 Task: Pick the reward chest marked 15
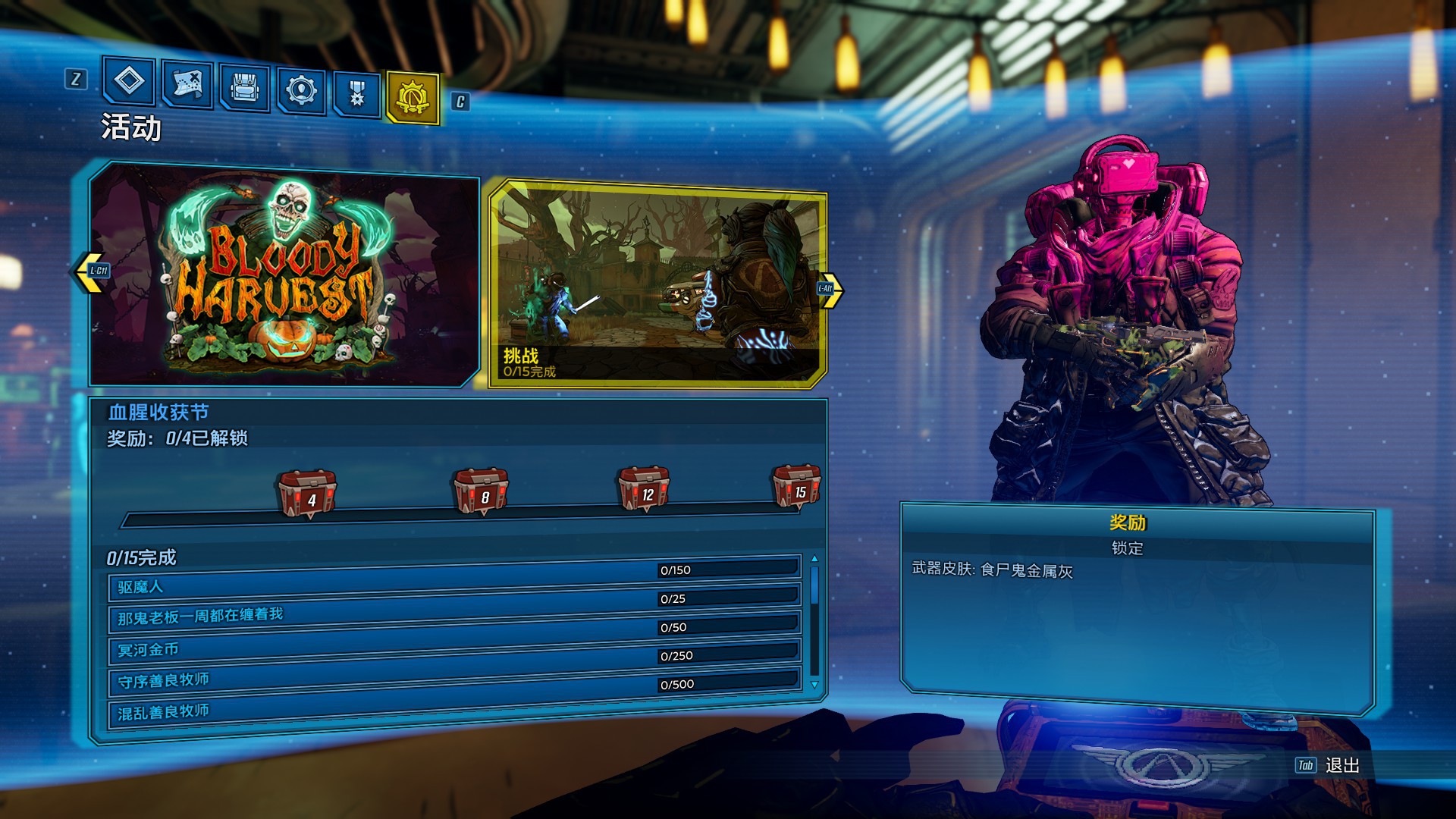(x=796, y=485)
